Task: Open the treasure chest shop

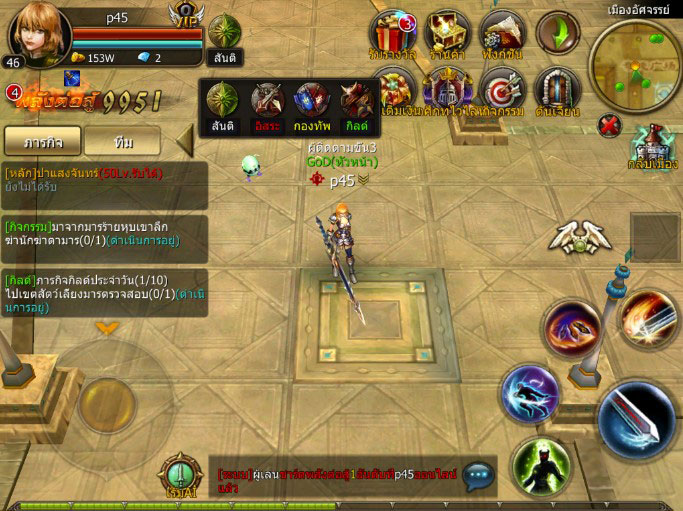Action: 447,34
